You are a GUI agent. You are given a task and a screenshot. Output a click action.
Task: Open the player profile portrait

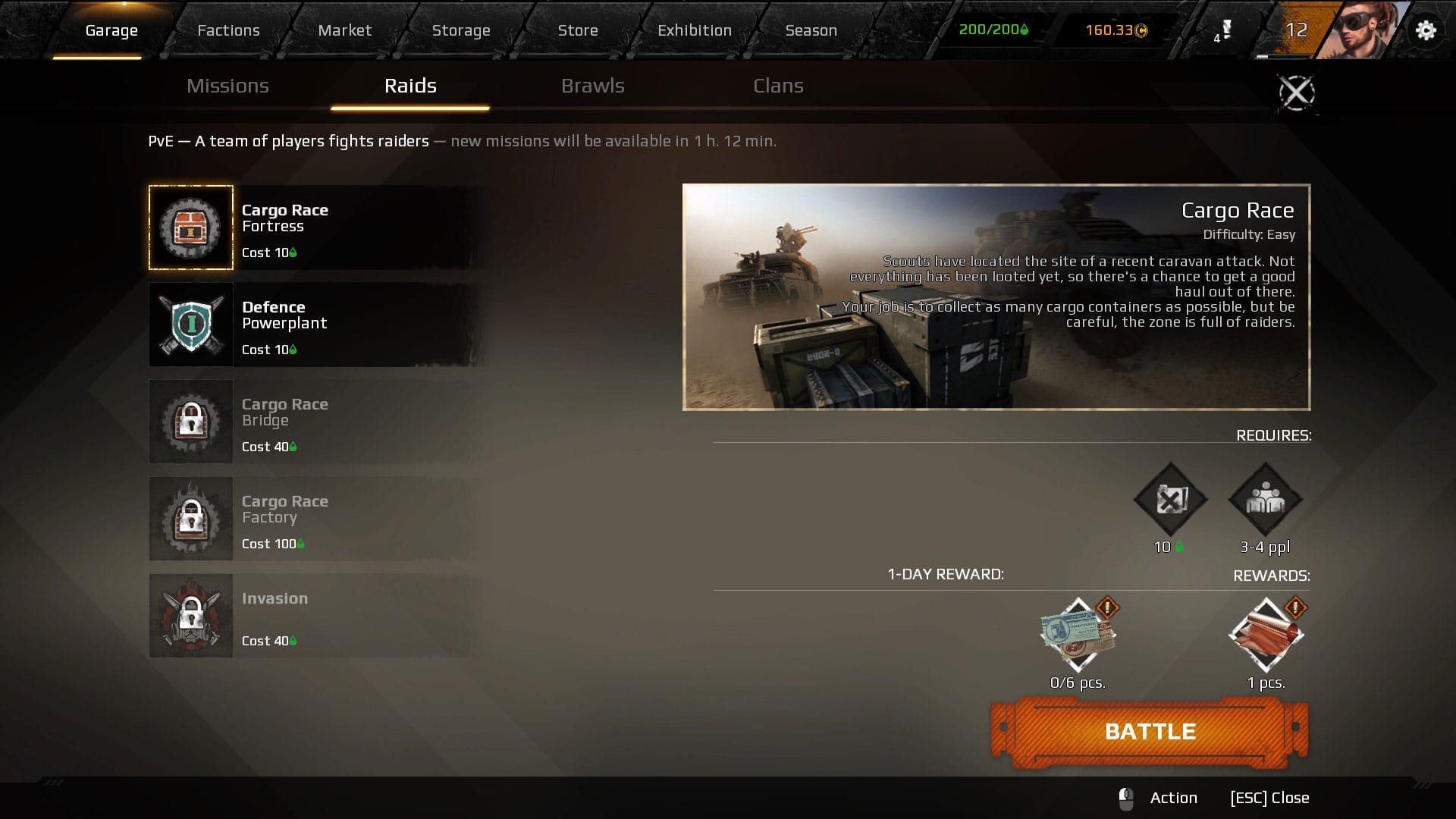(1361, 30)
